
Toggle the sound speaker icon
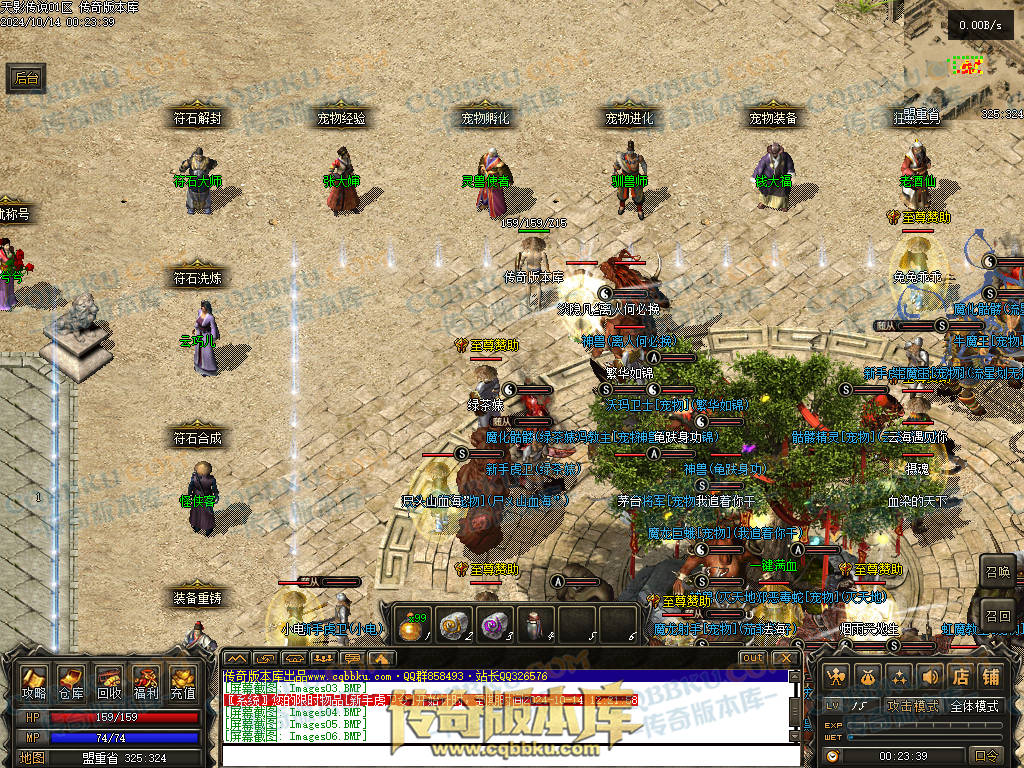[x=929, y=677]
